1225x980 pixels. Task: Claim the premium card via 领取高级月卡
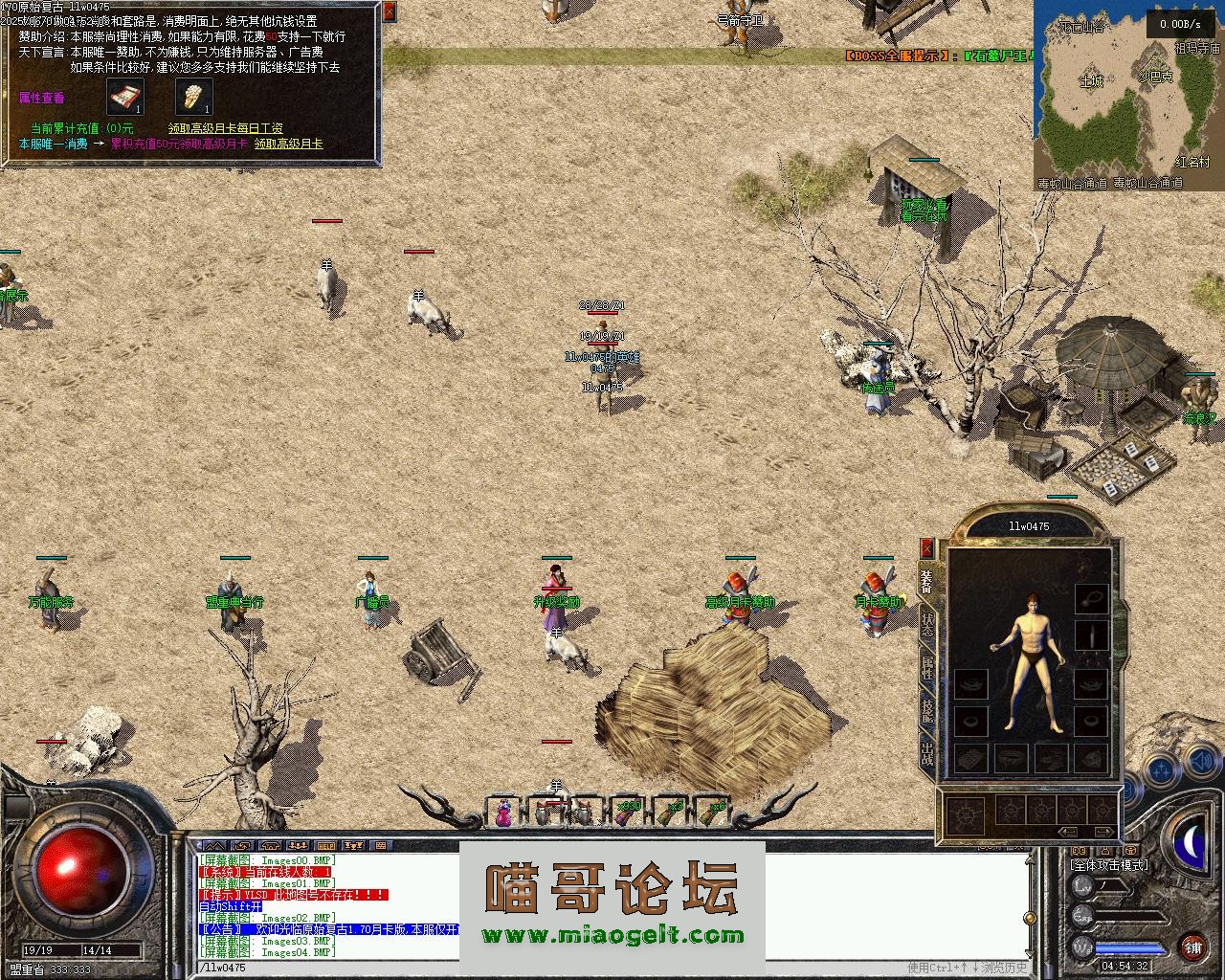click(288, 144)
